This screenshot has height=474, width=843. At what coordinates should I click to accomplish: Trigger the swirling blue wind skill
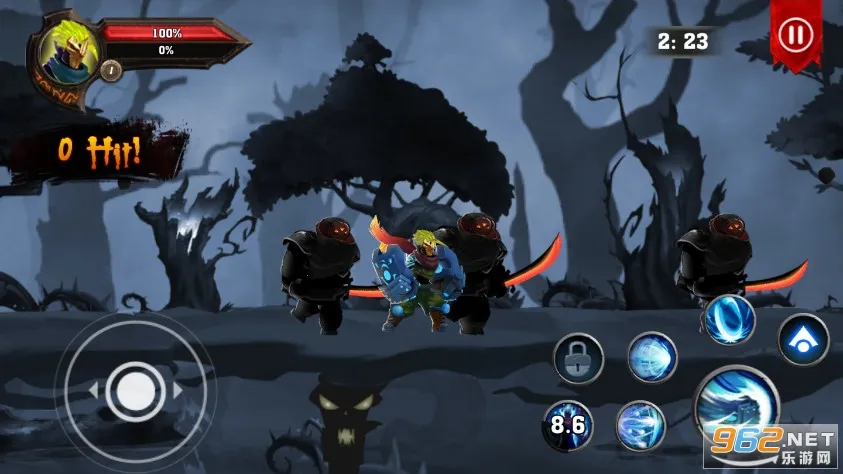640,424
